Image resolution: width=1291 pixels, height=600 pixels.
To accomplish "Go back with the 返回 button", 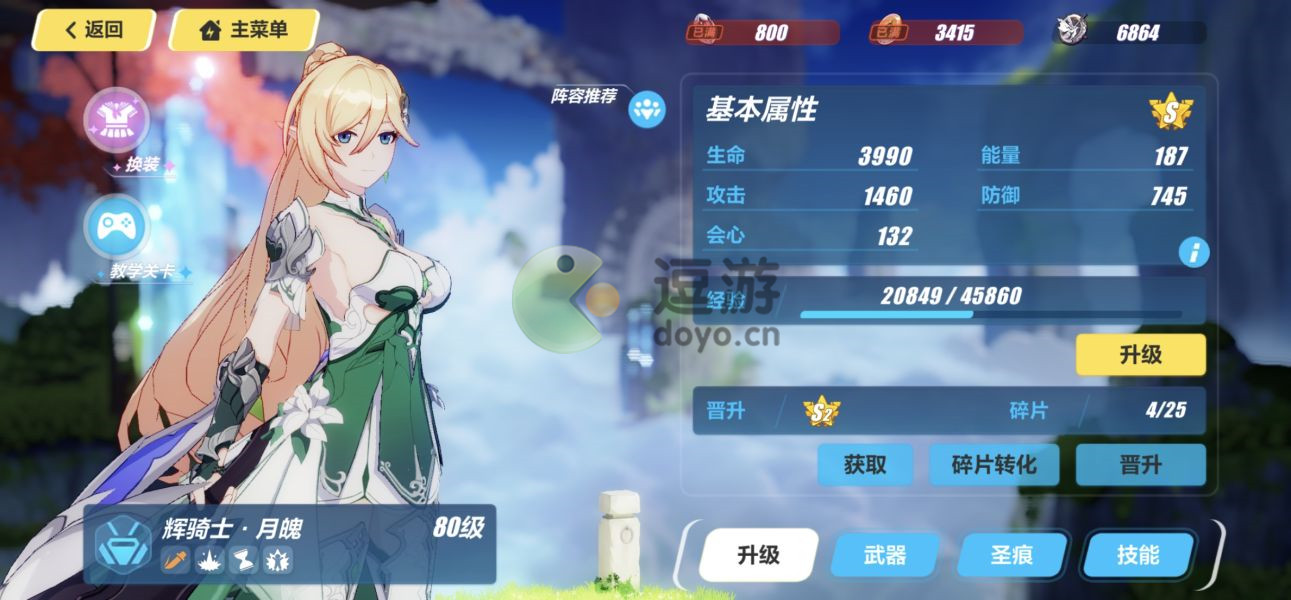I will click(x=93, y=30).
